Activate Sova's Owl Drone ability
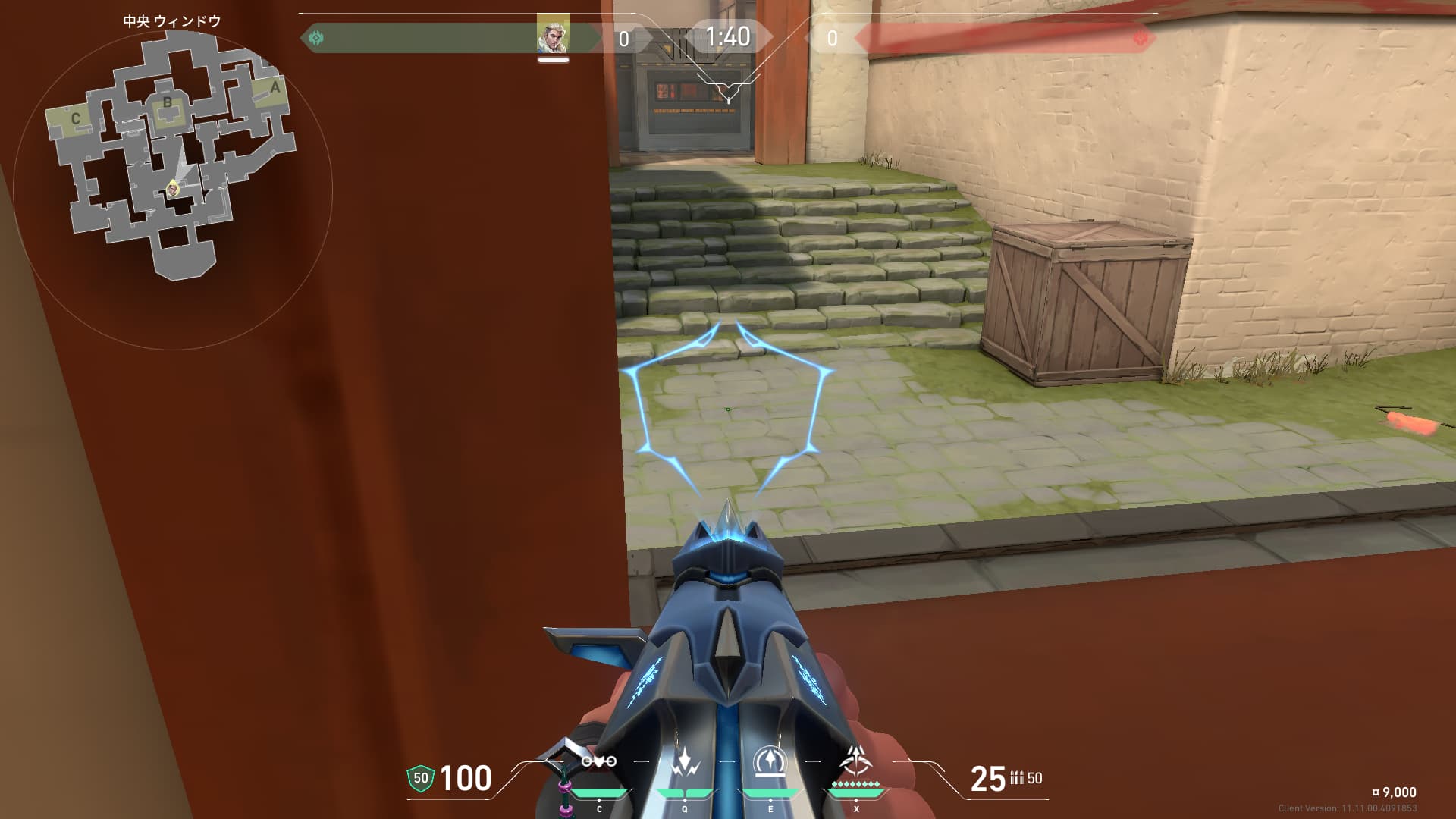Screen dimensions: 1456x819 [x=599, y=762]
